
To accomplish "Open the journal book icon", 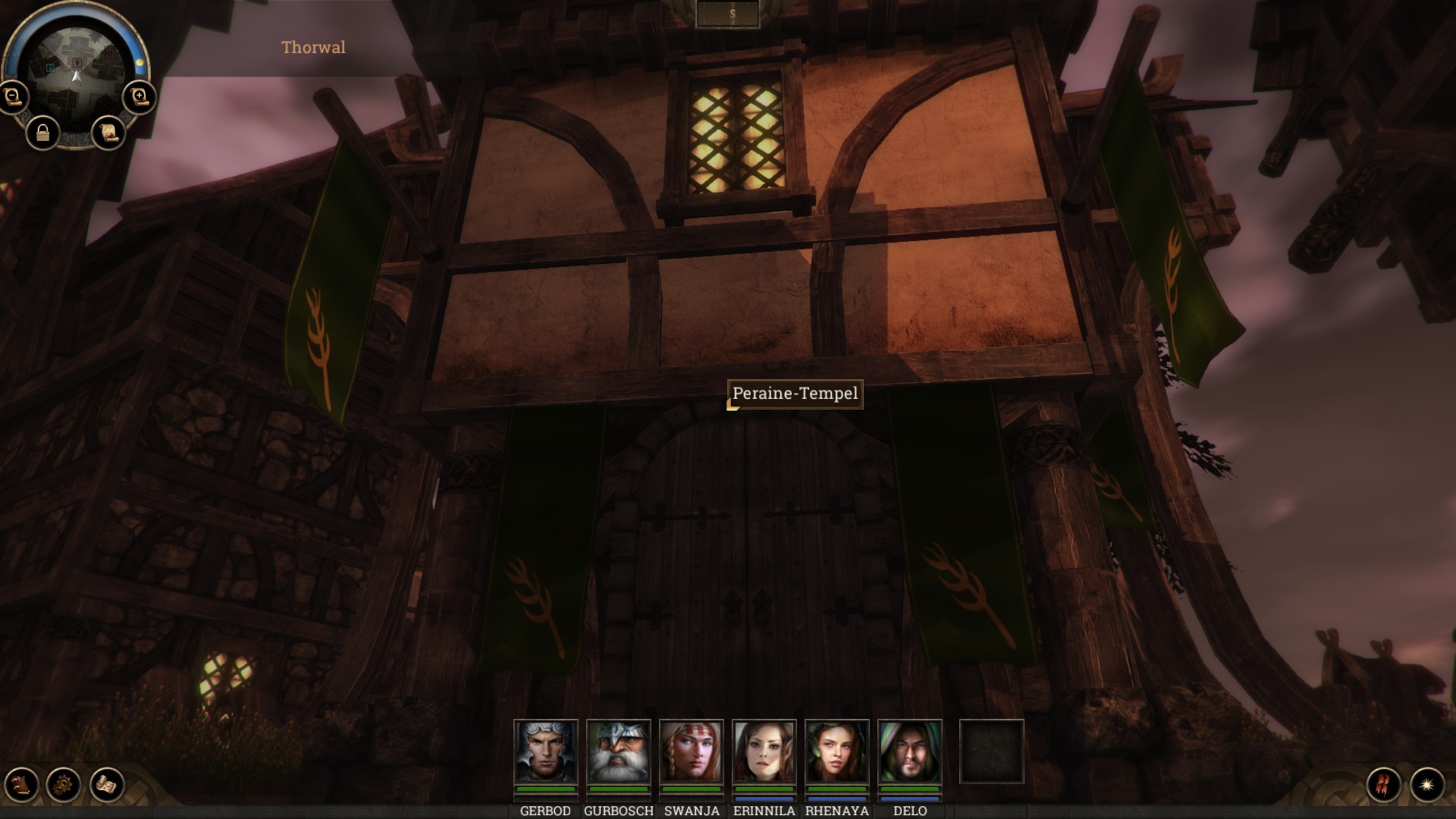I will [x=21, y=784].
